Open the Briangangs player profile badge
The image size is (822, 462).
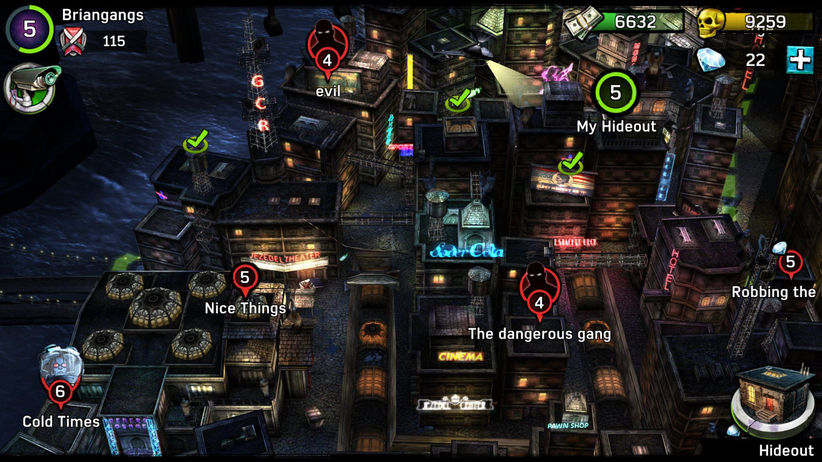[29, 29]
